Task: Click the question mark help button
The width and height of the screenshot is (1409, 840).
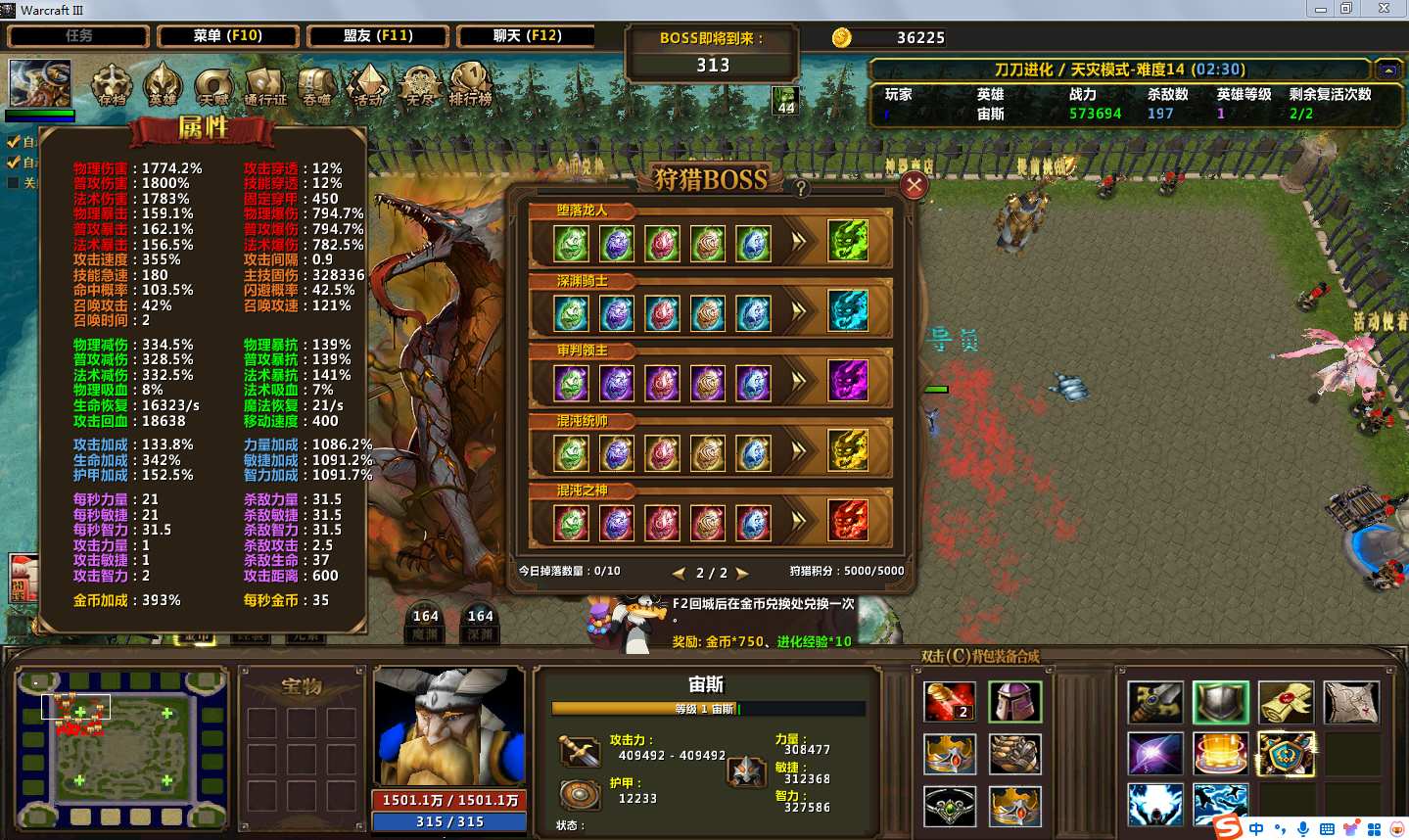Action: click(801, 188)
